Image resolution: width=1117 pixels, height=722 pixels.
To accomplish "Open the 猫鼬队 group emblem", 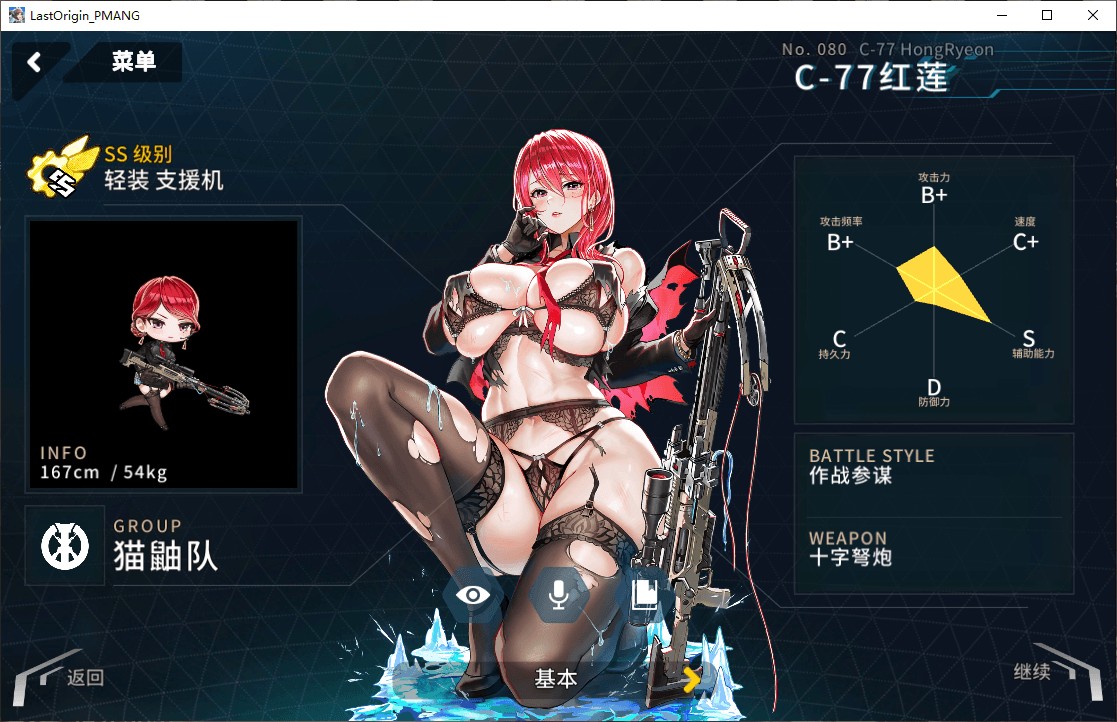I will click(65, 545).
